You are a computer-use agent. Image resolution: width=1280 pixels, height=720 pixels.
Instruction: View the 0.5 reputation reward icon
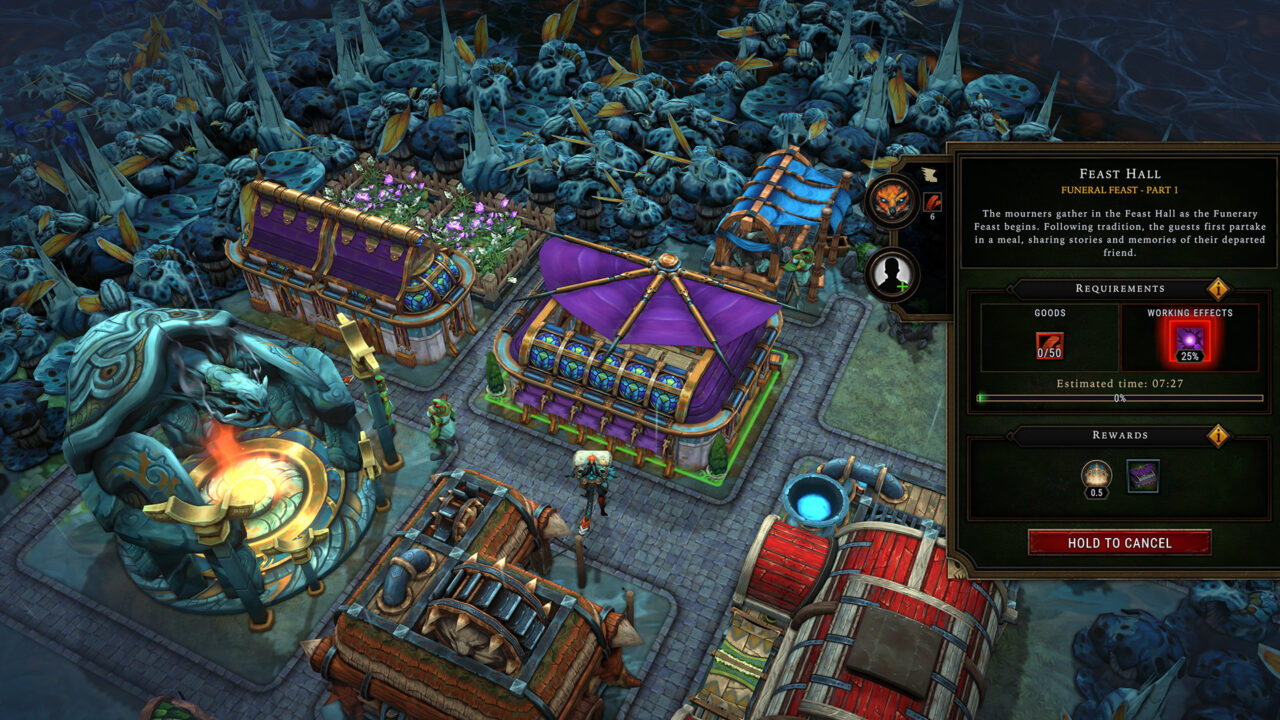click(x=1098, y=476)
